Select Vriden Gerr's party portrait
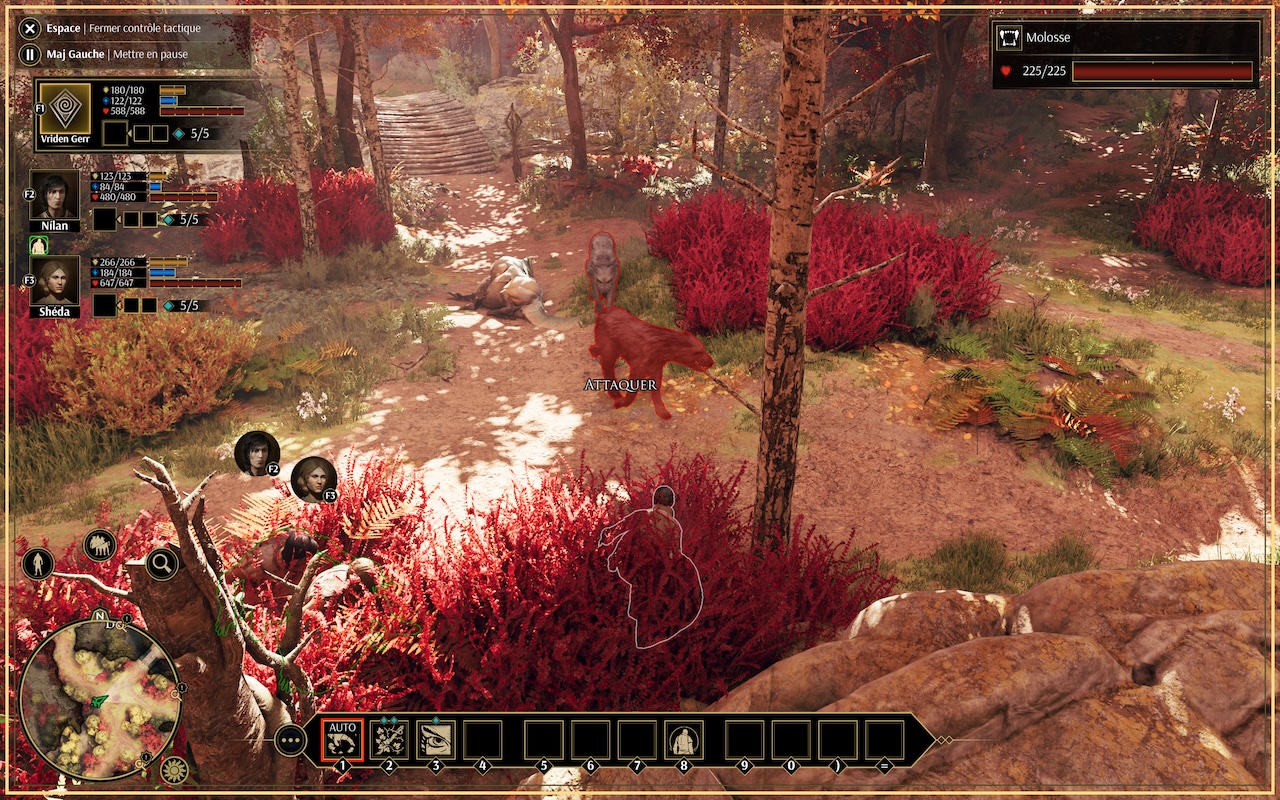The height and width of the screenshot is (800, 1280). (65, 108)
